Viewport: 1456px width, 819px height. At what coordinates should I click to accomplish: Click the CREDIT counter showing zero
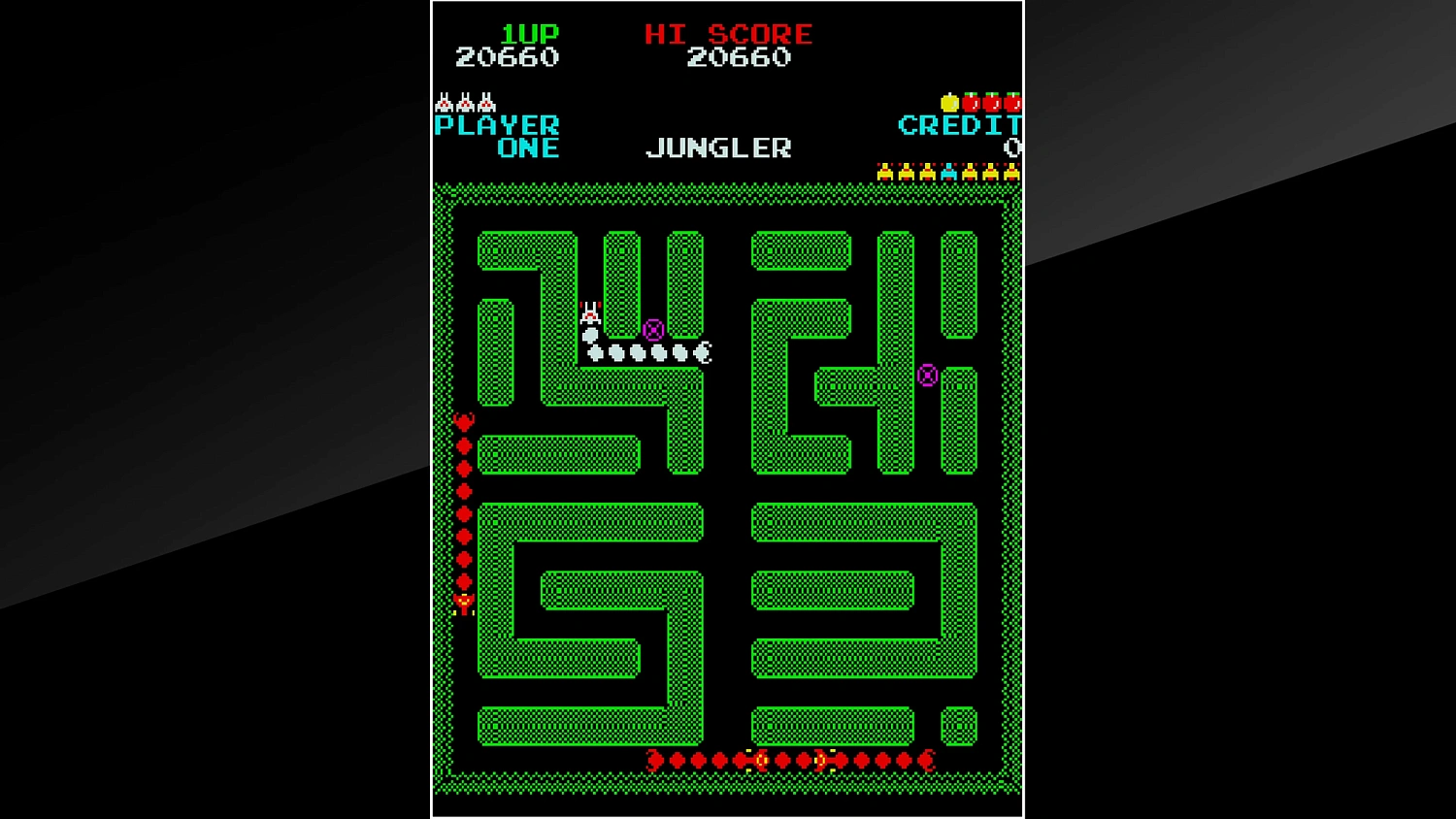pyautogui.click(x=1013, y=147)
